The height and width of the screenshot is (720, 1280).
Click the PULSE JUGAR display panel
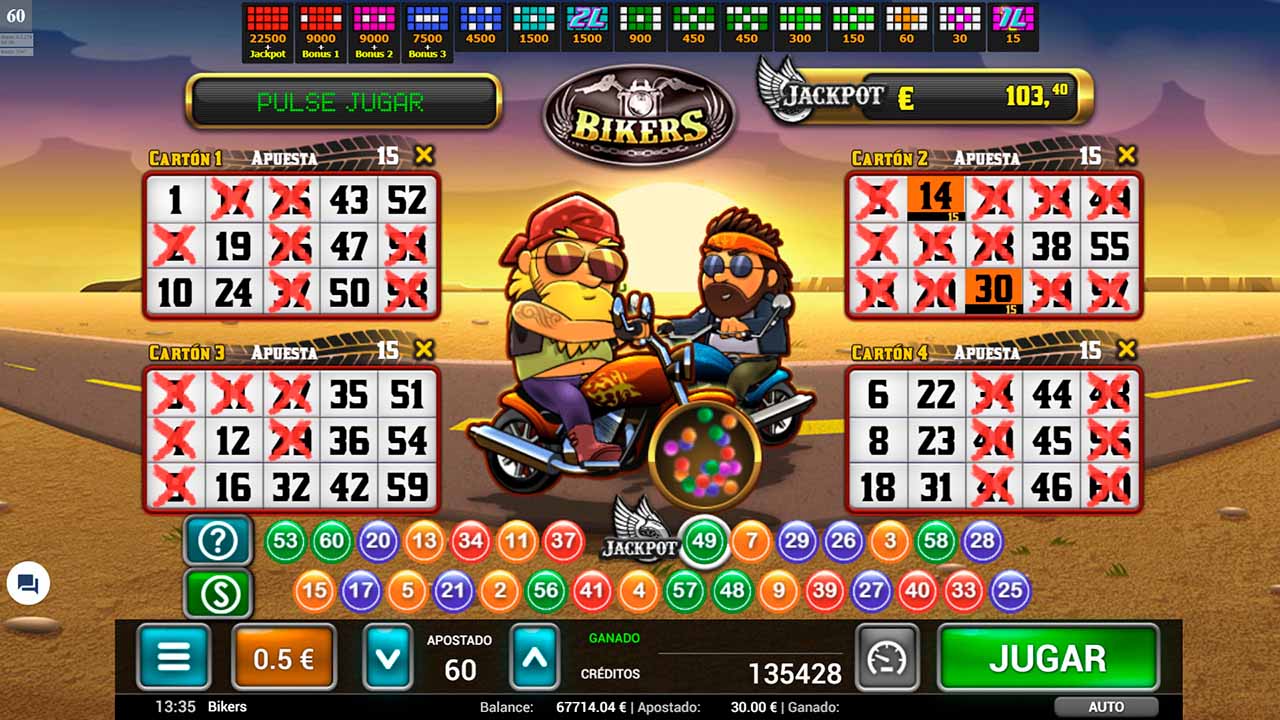click(340, 100)
